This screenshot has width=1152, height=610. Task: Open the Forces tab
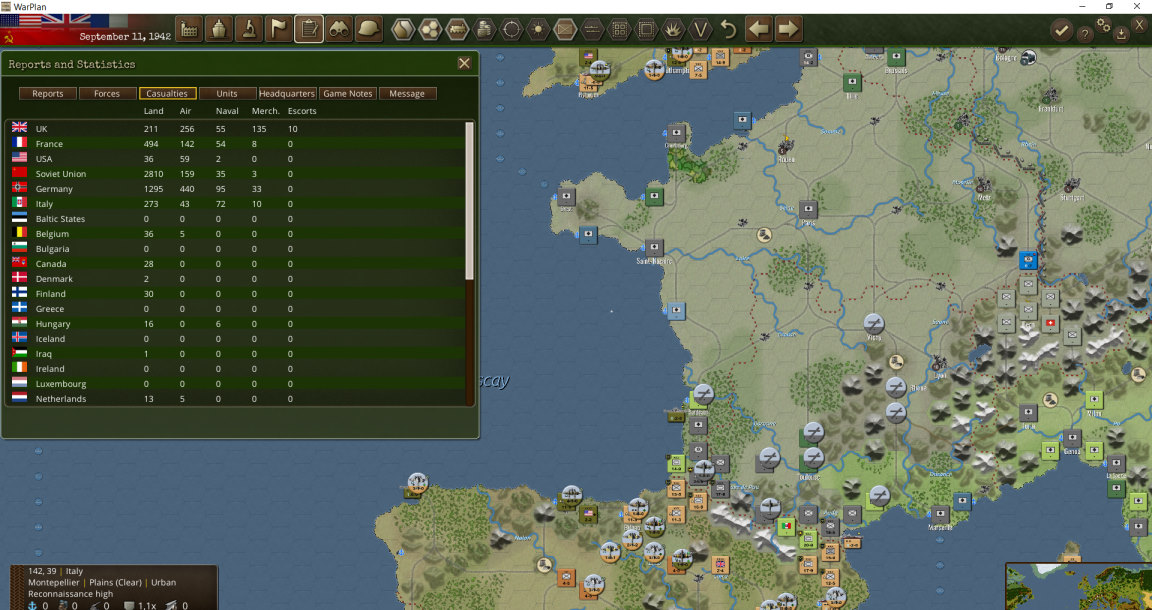(x=107, y=94)
